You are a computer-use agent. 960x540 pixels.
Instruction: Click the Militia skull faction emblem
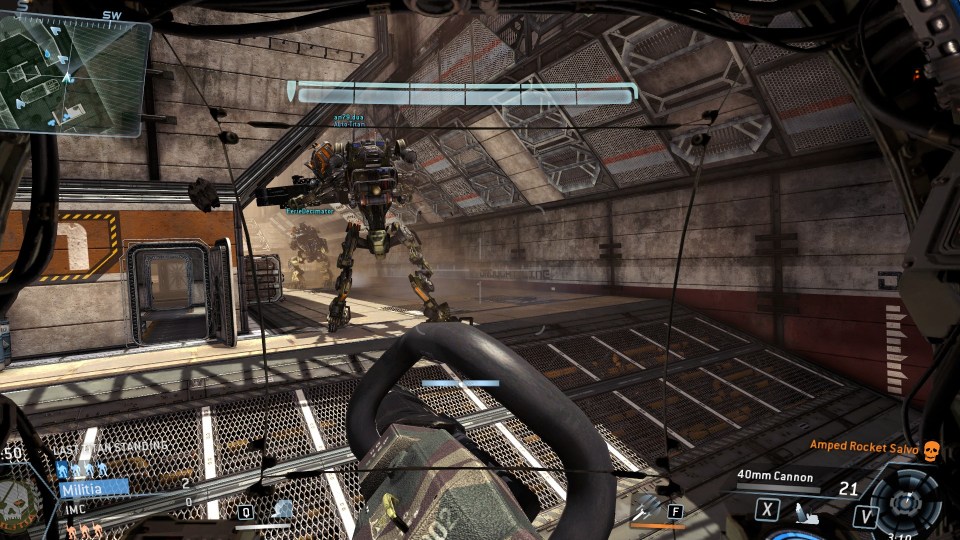coord(16,495)
